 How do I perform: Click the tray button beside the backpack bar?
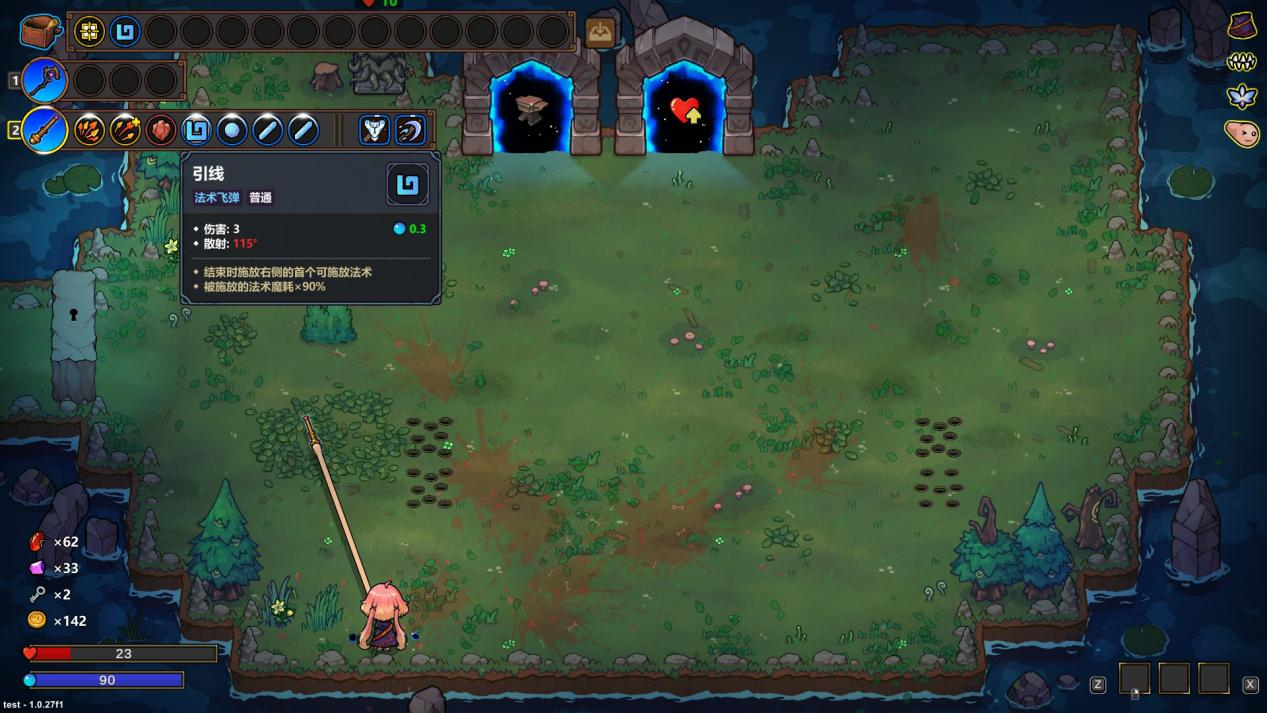[600, 32]
